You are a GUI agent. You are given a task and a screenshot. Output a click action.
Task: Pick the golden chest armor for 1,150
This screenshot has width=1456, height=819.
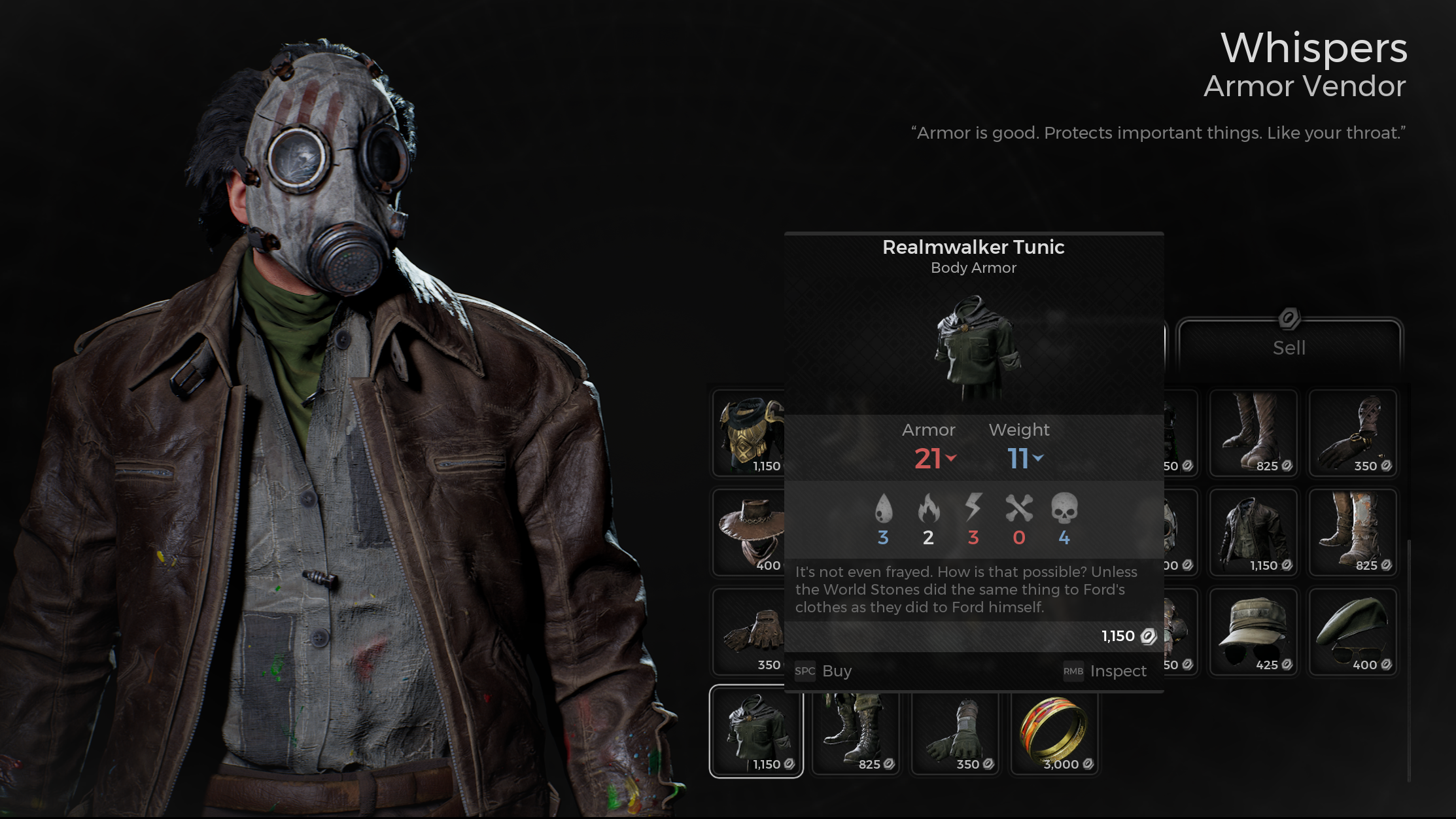(x=750, y=432)
